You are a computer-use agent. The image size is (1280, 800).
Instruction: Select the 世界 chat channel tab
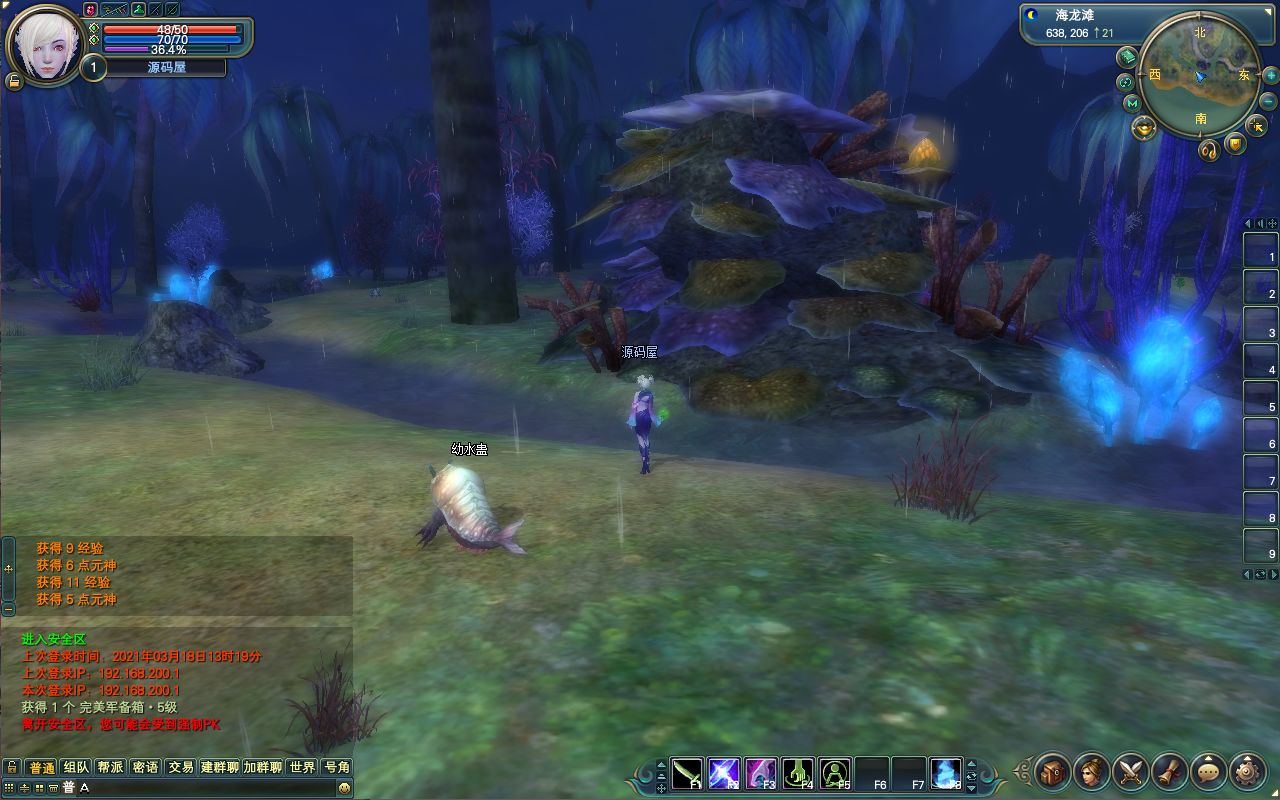point(302,767)
